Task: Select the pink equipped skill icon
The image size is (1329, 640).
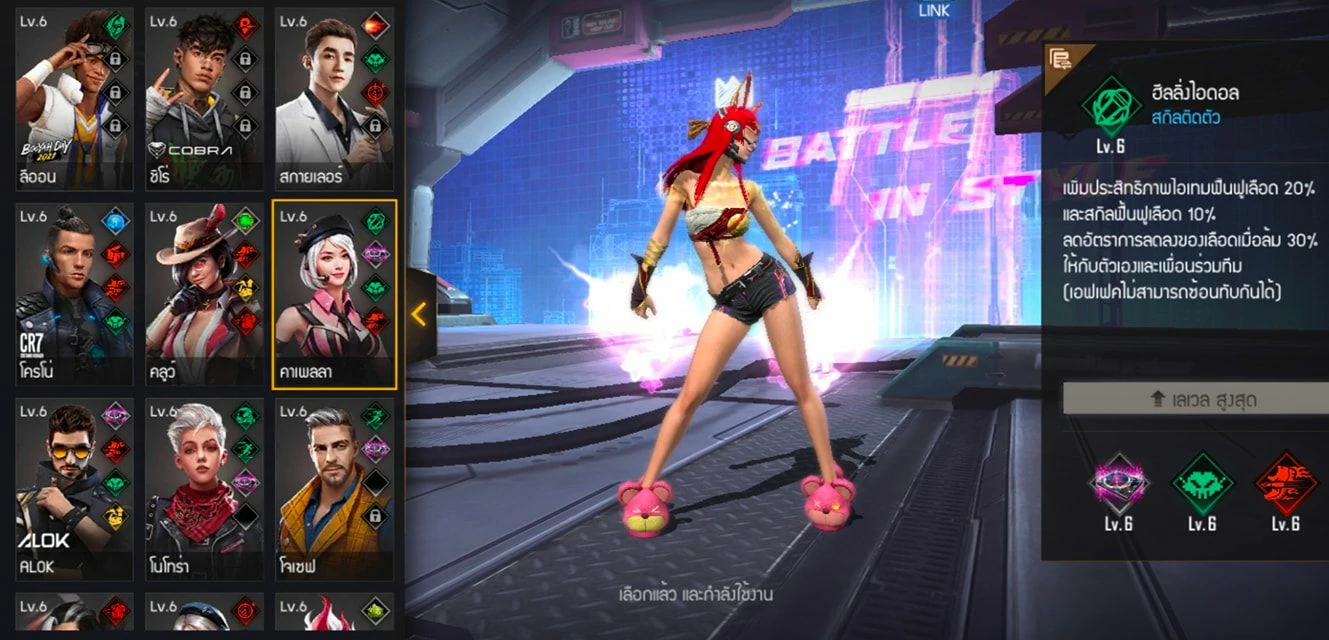Action: 1119,484
